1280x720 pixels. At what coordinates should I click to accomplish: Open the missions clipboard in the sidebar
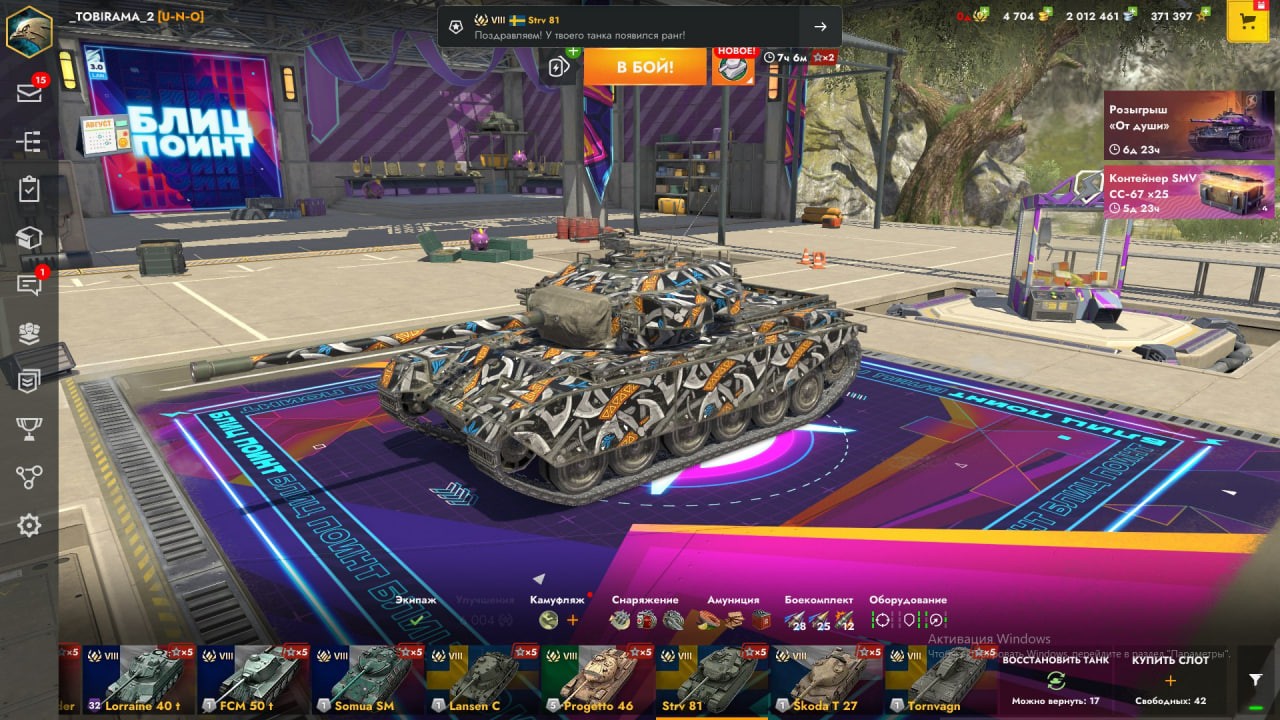[x=29, y=189]
